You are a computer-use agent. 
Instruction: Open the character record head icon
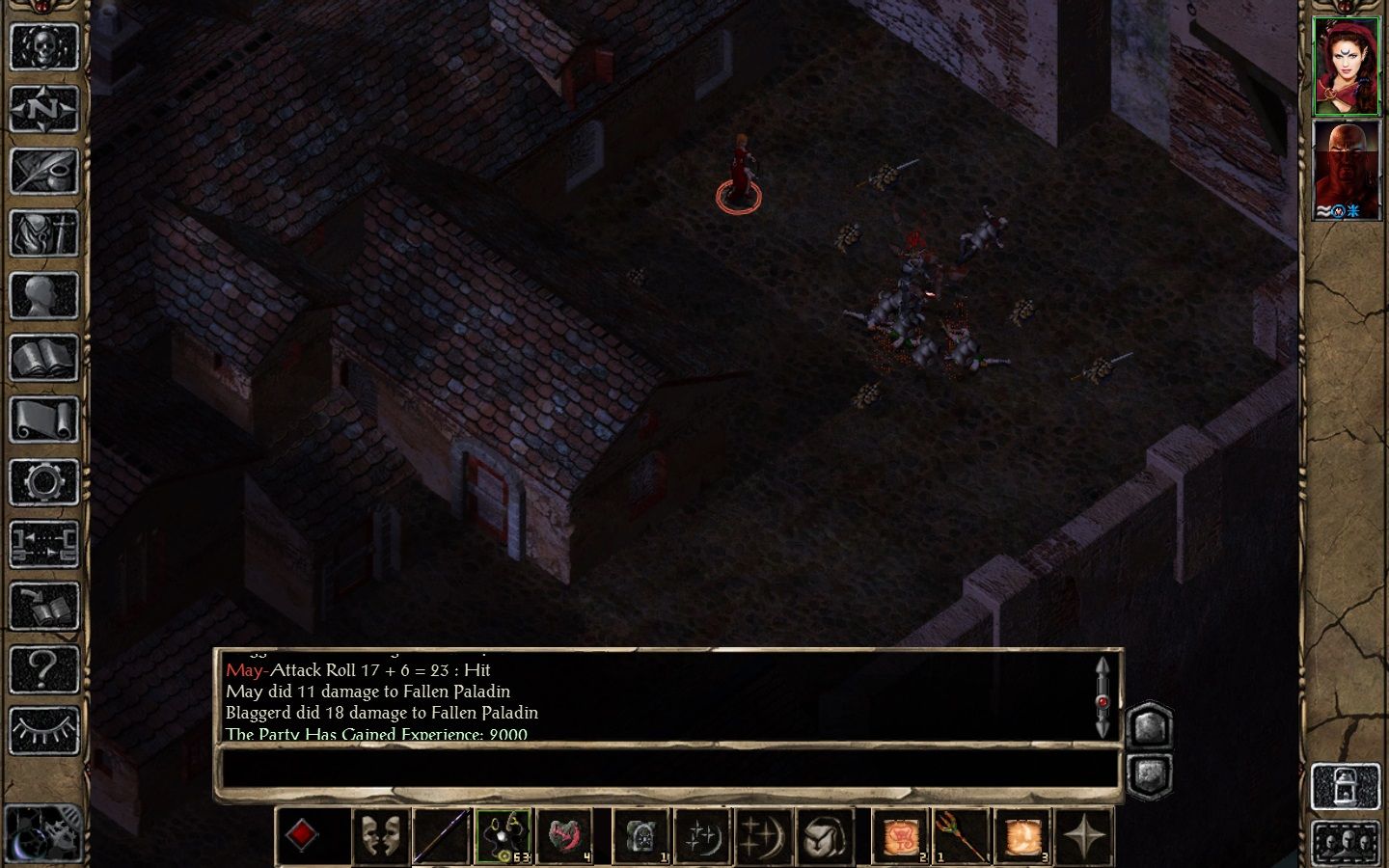click(43, 295)
